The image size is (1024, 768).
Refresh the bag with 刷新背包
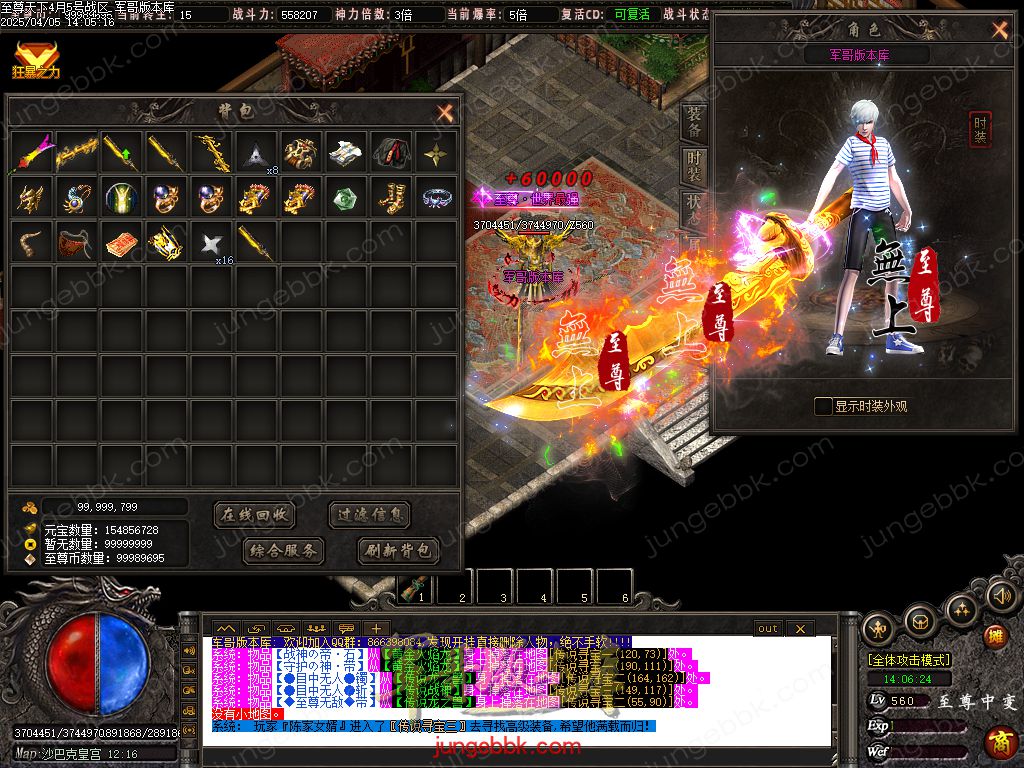coord(398,550)
